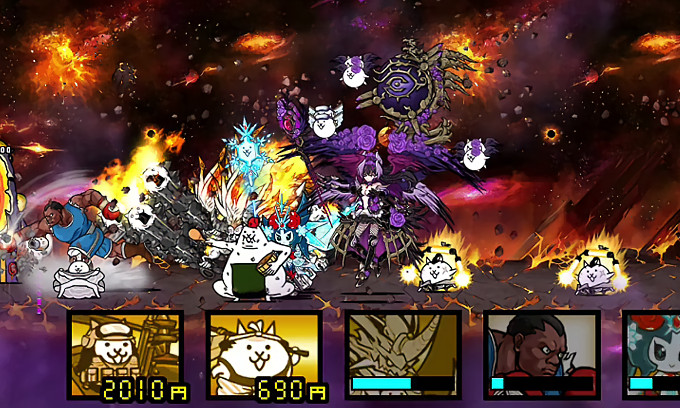This screenshot has width=680, height=408.
Task: Deploy the 2010-yen helmeted soldier cat
Action: (125, 355)
